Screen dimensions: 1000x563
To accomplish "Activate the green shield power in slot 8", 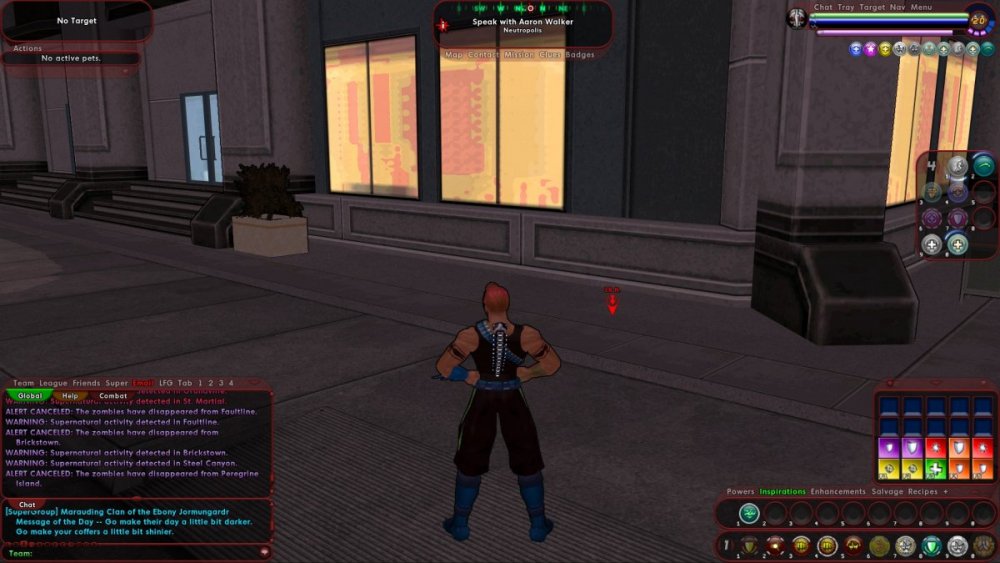I will click(x=931, y=546).
